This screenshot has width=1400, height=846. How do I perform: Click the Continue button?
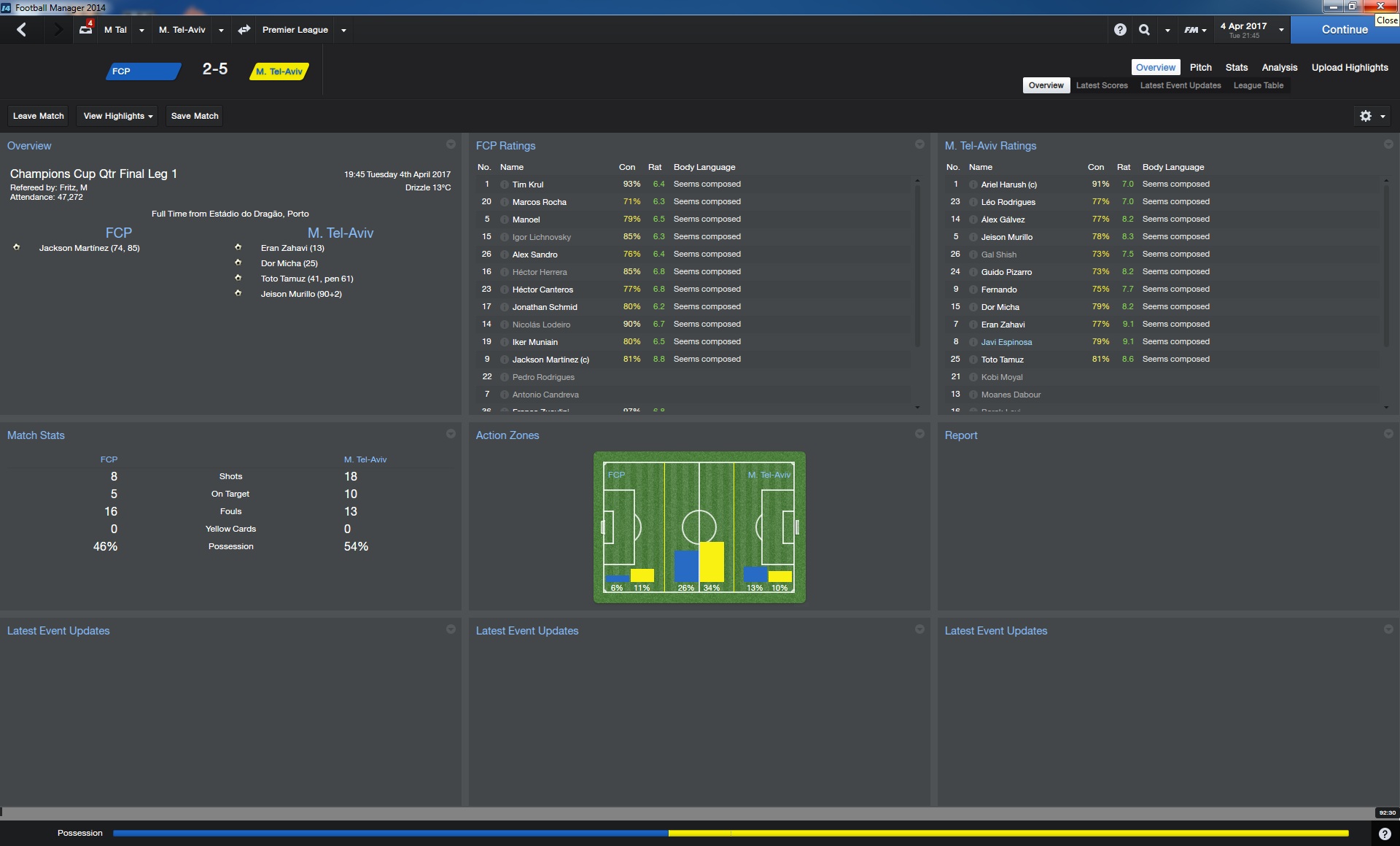[x=1344, y=30]
